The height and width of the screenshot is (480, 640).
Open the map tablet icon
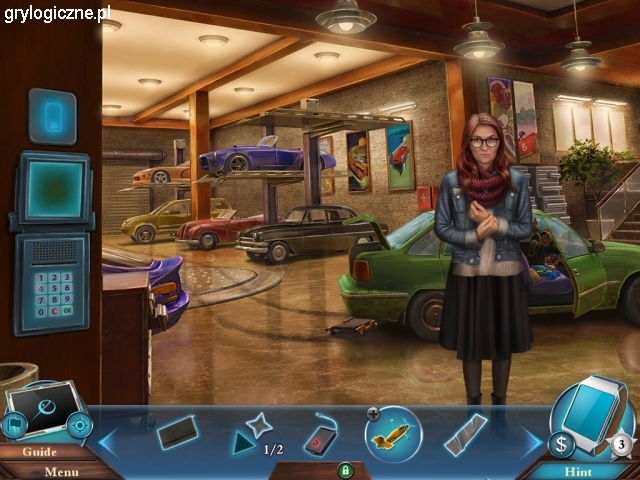pos(44,411)
